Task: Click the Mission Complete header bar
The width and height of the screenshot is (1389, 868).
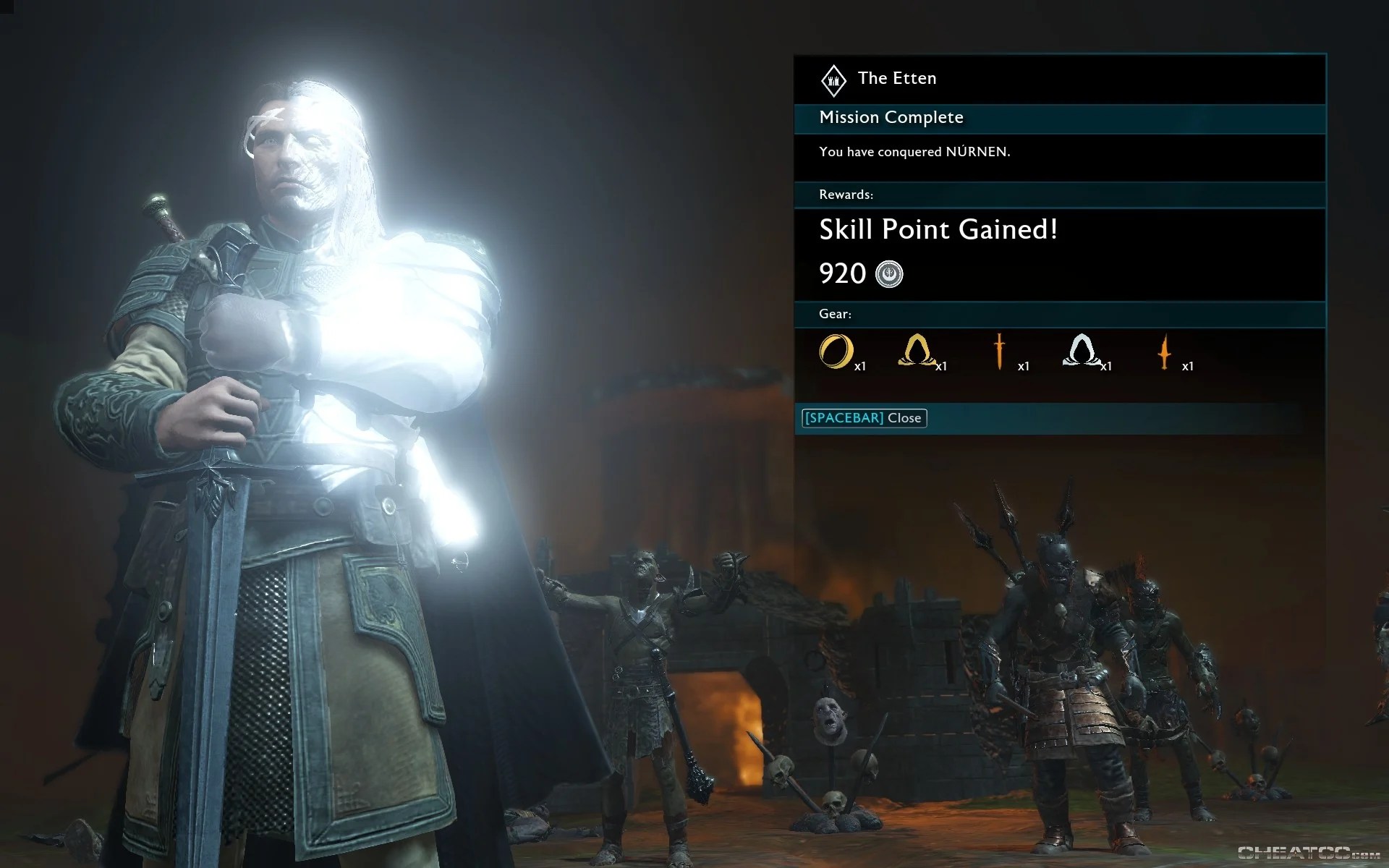Action: point(891,117)
